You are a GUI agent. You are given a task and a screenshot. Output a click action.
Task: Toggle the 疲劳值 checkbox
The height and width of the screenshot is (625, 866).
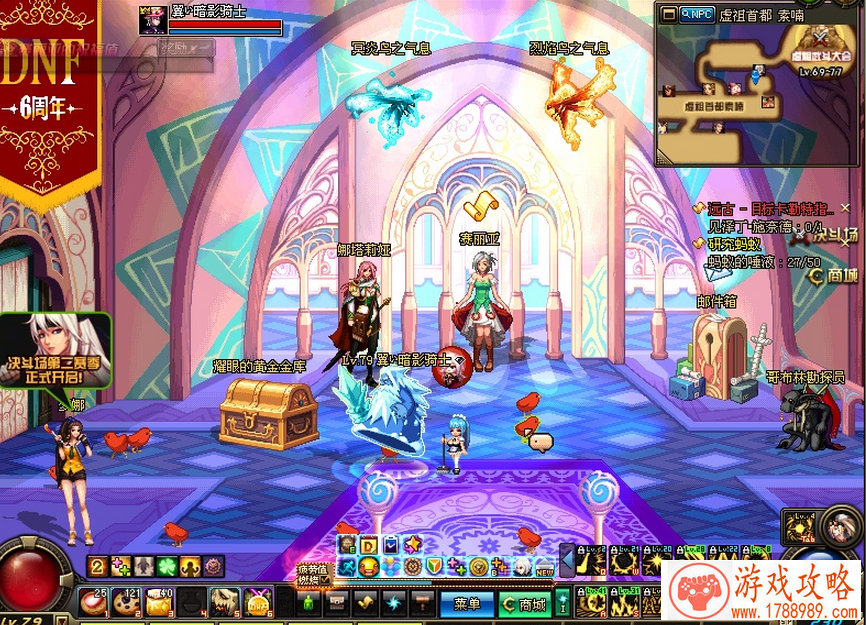point(325,580)
